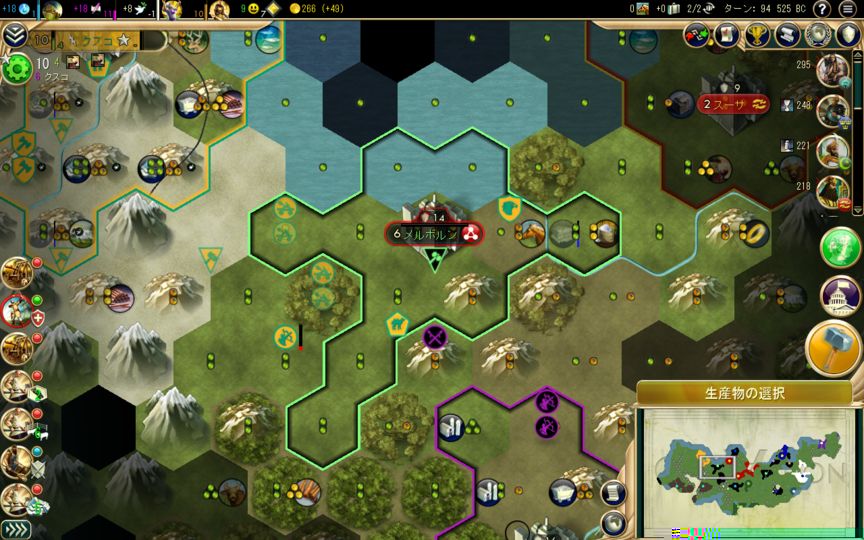Image resolution: width=864 pixels, height=540 pixels.
Task: Open the shield overview icon
Action: point(848,35)
